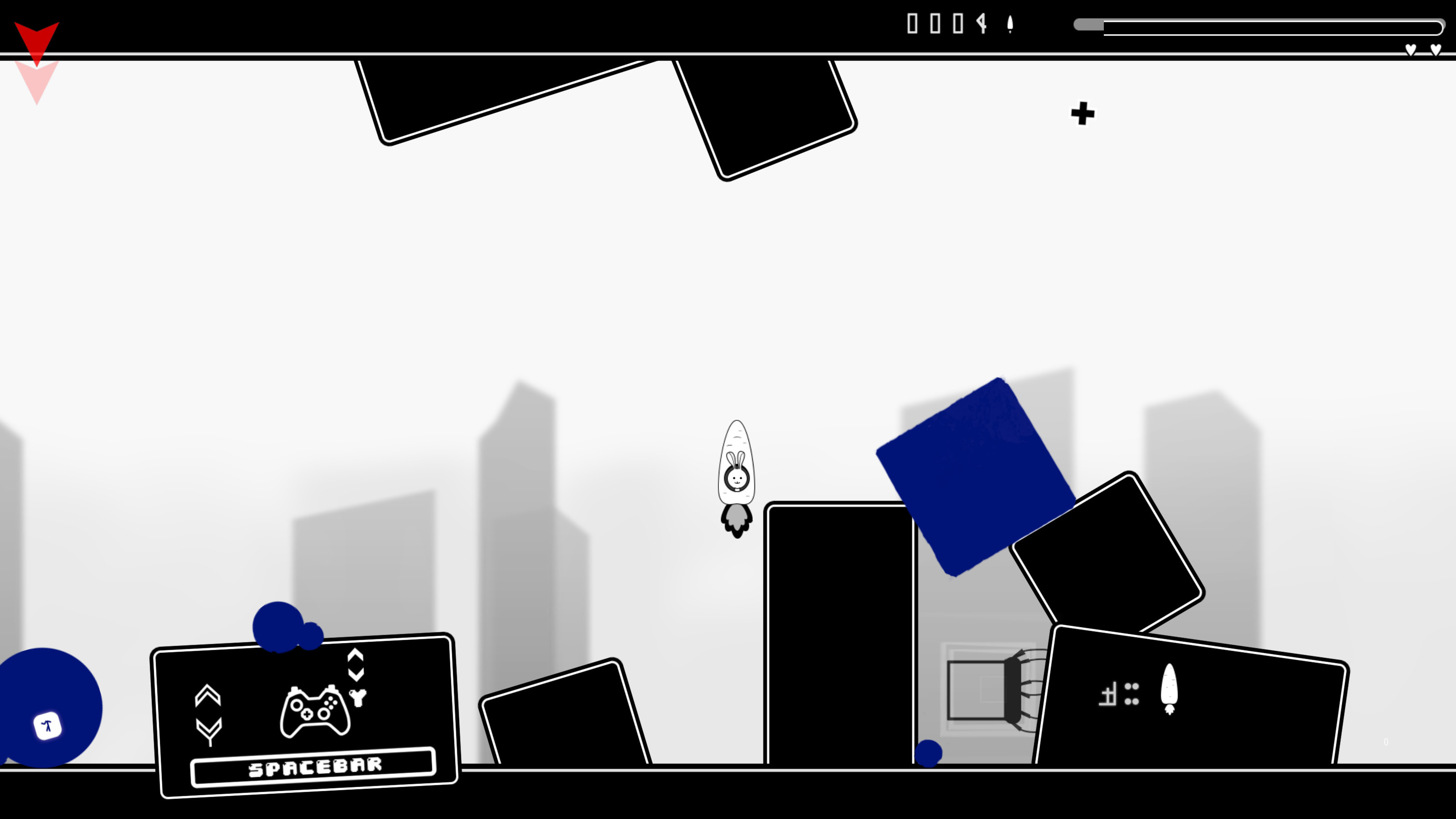Click the plus crosshair marker in the sky
Viewport: 1456px width, 819px height.
(1082, 113)
